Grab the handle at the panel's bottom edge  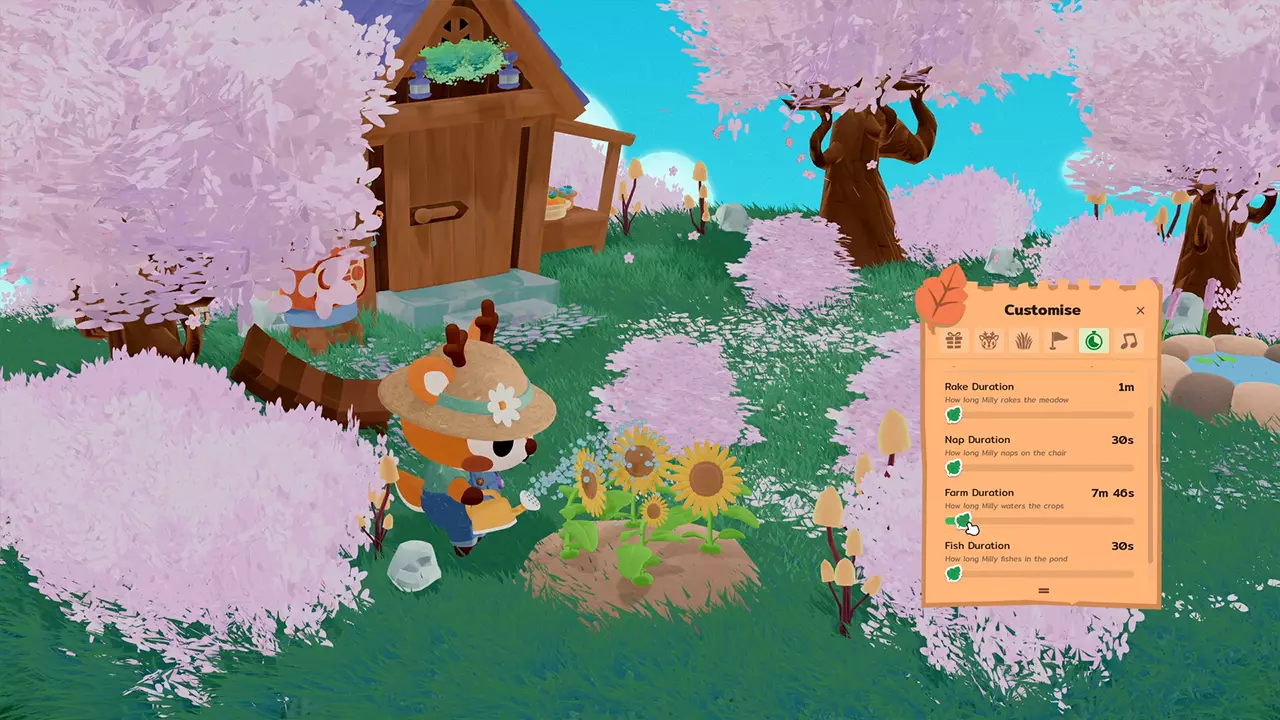pyautogui.click(x=1043, y=590)
